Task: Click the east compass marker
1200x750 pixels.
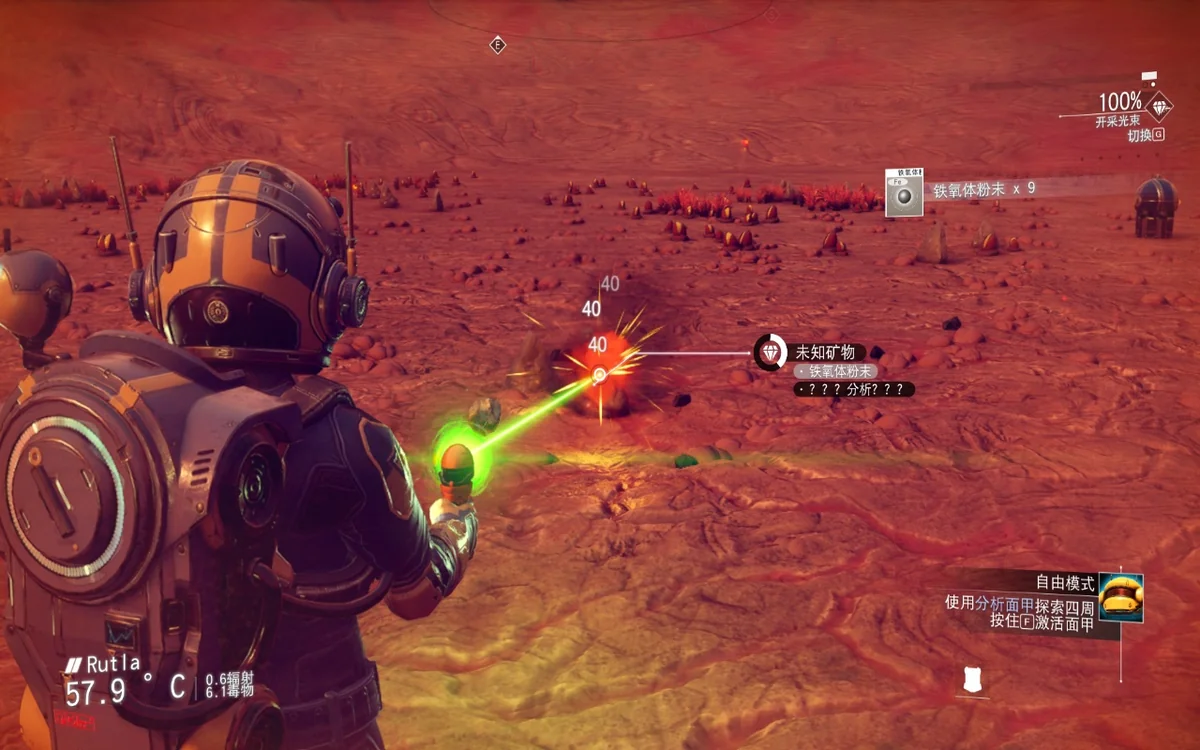Action: (497, 45)
